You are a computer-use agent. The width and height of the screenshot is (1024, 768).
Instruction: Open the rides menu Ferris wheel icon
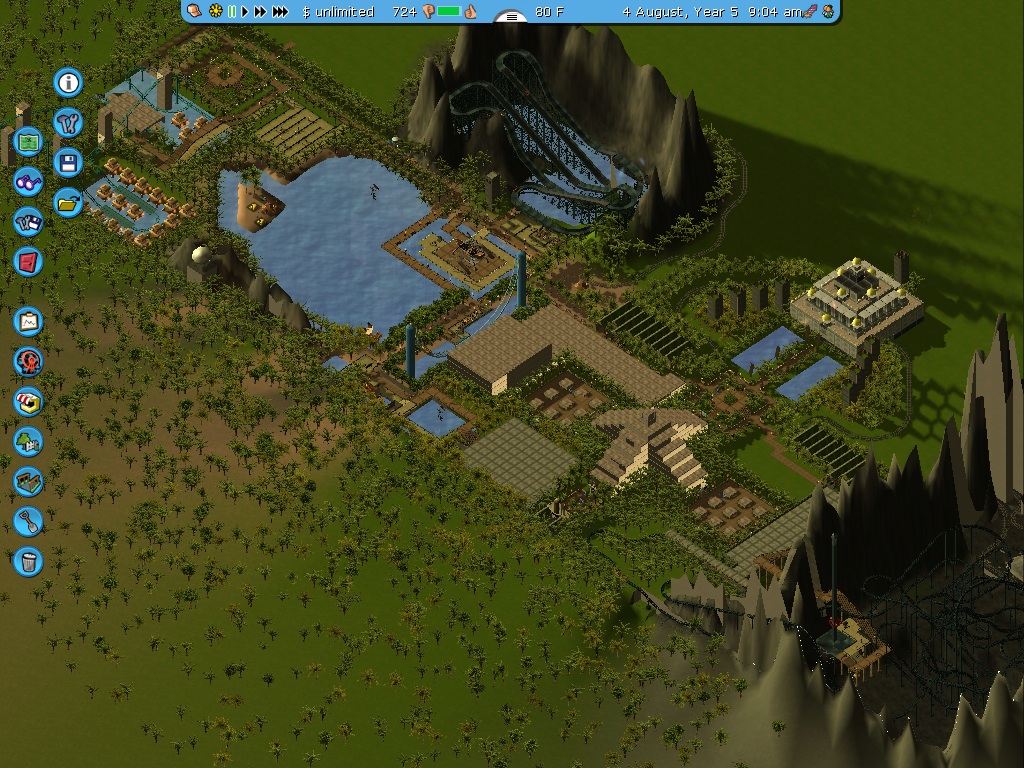[29, 361]
